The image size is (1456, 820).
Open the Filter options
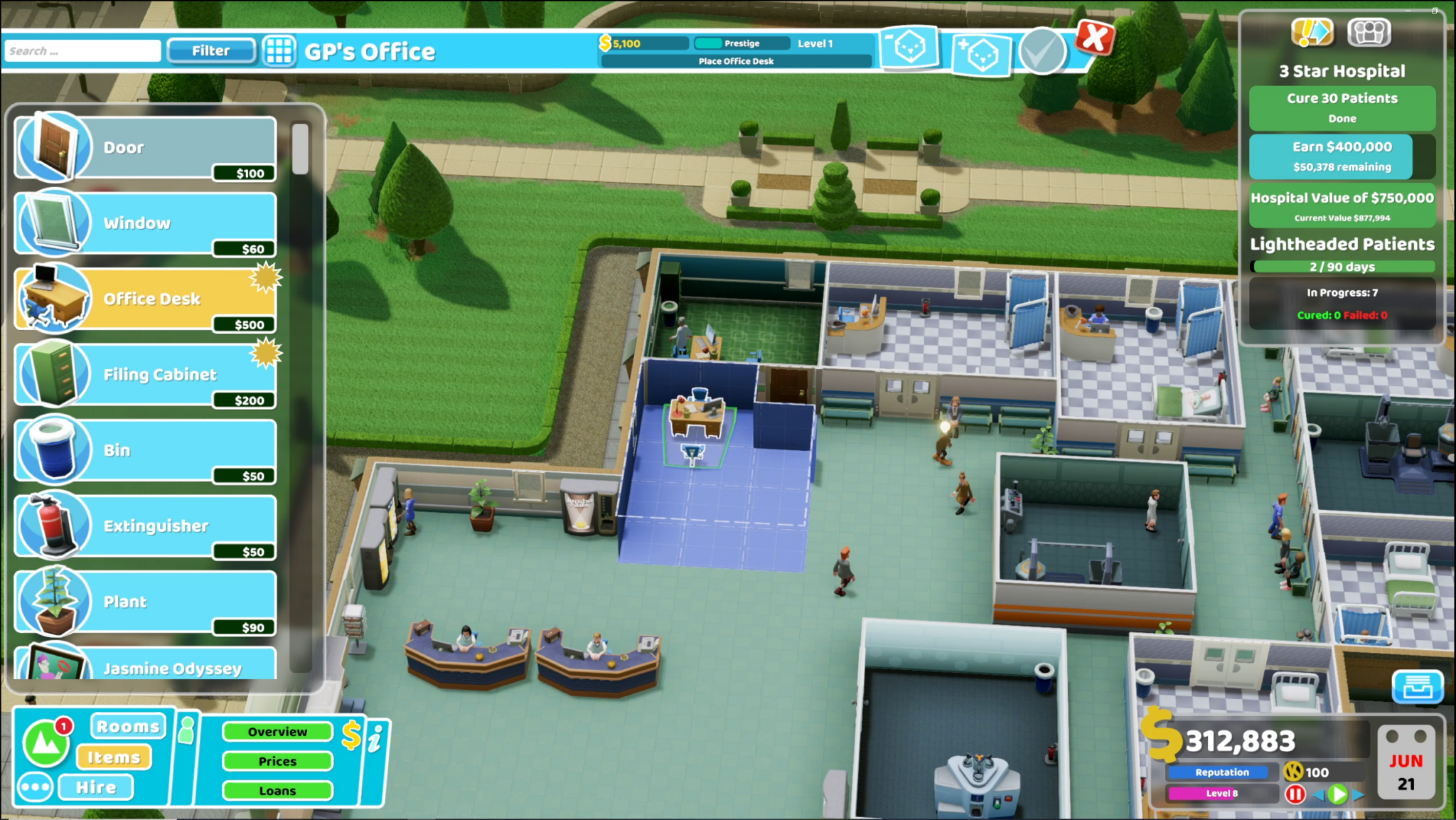pos(210,50)
